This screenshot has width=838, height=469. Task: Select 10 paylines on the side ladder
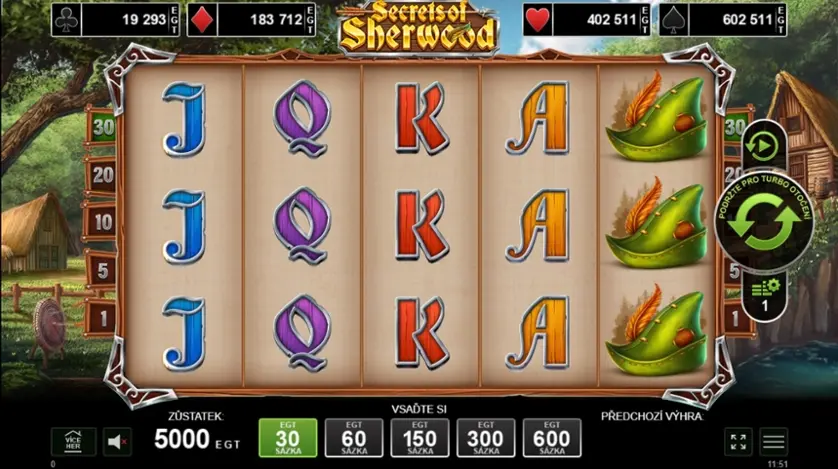101,221
